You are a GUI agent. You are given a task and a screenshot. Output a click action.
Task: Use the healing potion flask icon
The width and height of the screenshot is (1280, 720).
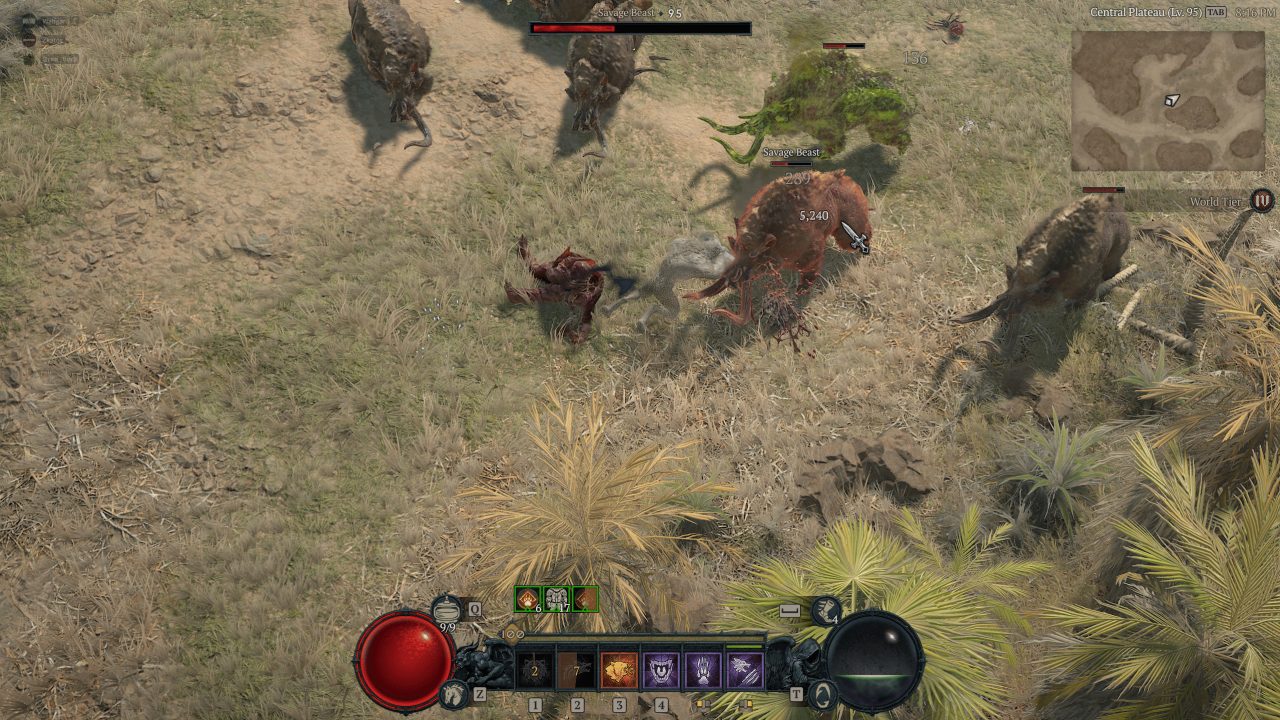click(x=447, y=607)
